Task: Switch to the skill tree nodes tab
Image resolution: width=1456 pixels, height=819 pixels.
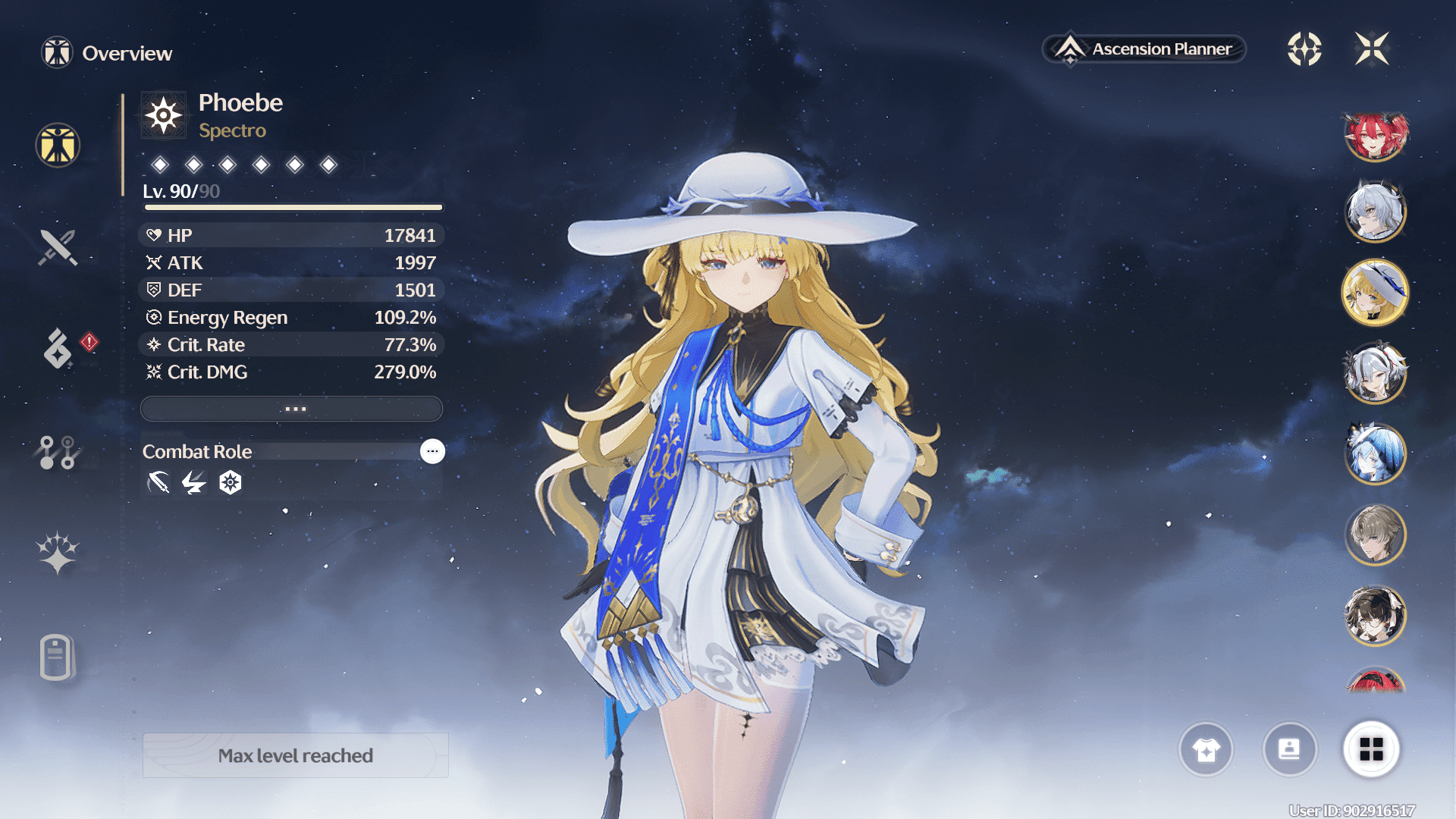Action: (58, 452)
